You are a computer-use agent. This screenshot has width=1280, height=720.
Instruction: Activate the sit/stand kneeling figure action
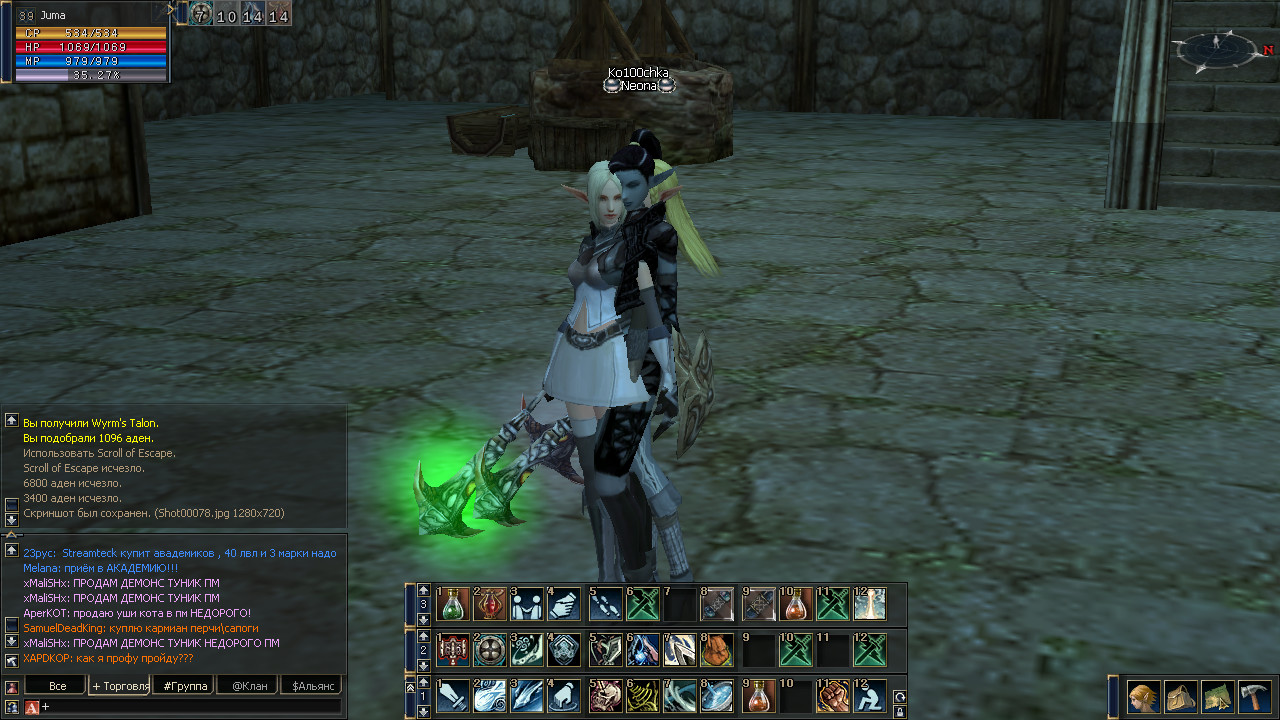870,696
